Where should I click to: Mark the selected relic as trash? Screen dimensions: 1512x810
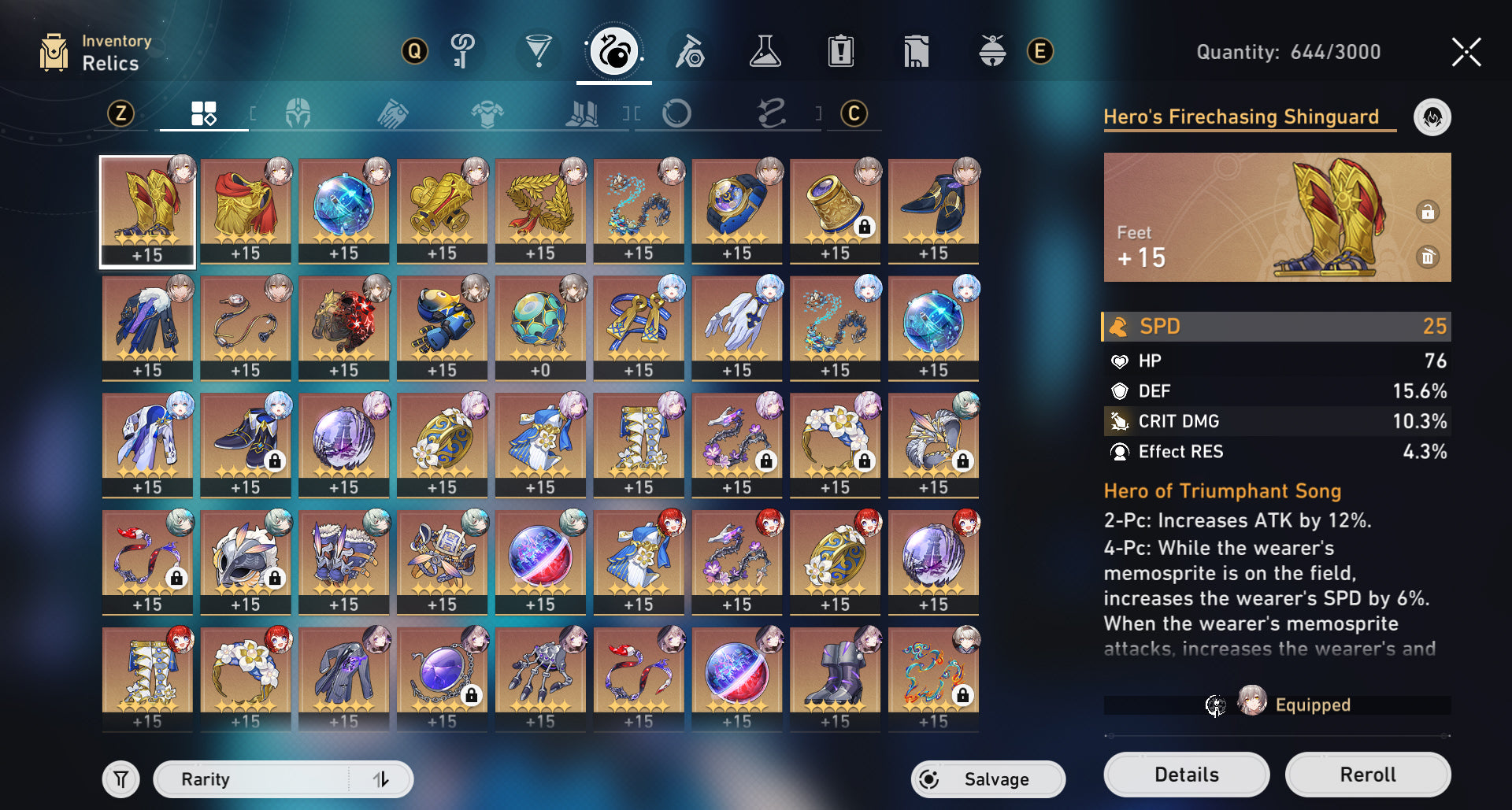pyautogui.click(x=1428, y=257)
